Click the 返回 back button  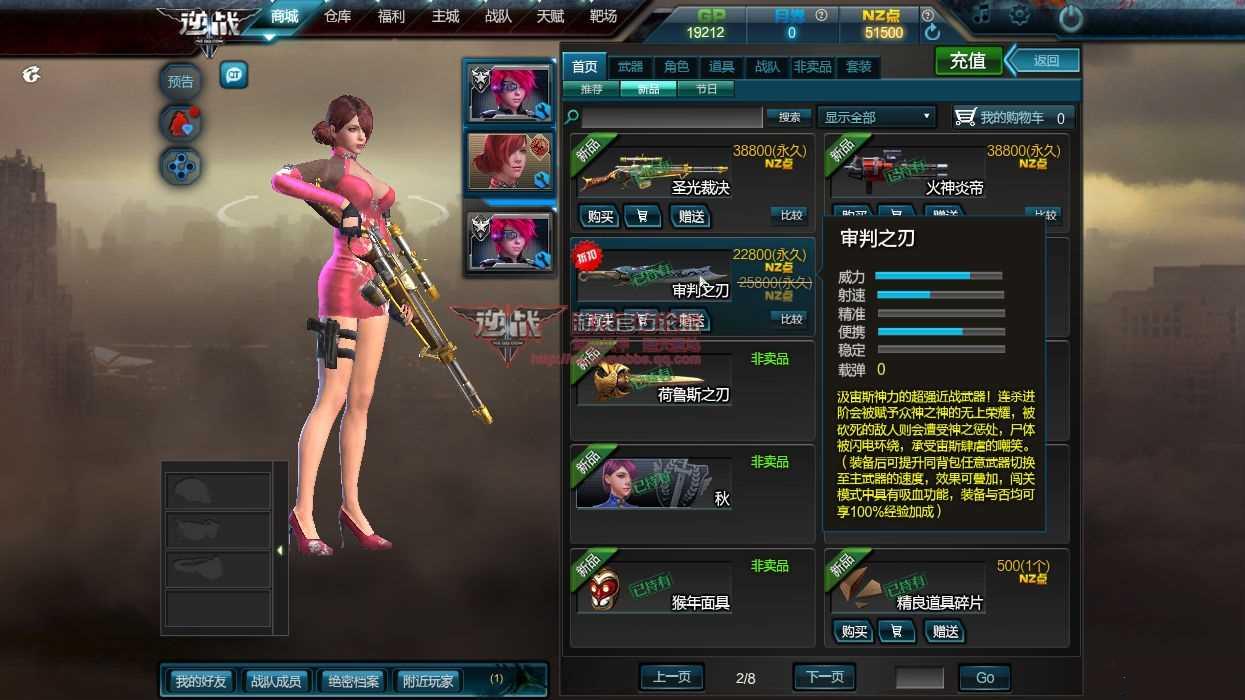coord(1045,61)
